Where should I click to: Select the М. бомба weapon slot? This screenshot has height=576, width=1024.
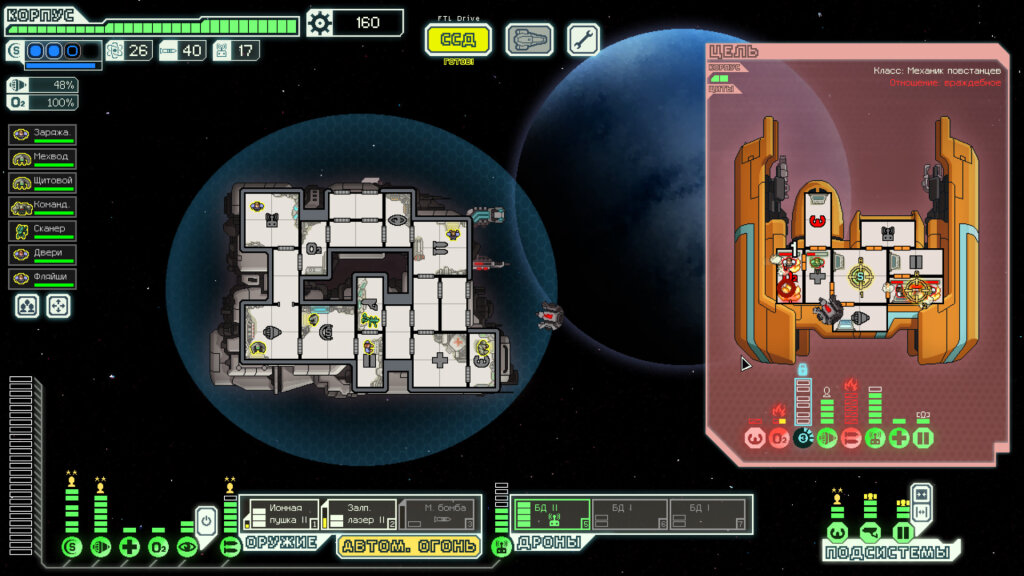438,514
